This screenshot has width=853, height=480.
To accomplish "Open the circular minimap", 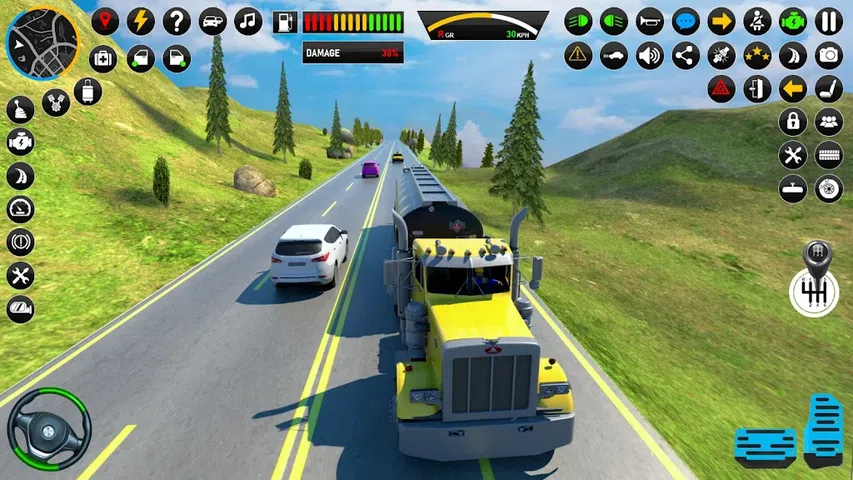I will pos(42,42).
